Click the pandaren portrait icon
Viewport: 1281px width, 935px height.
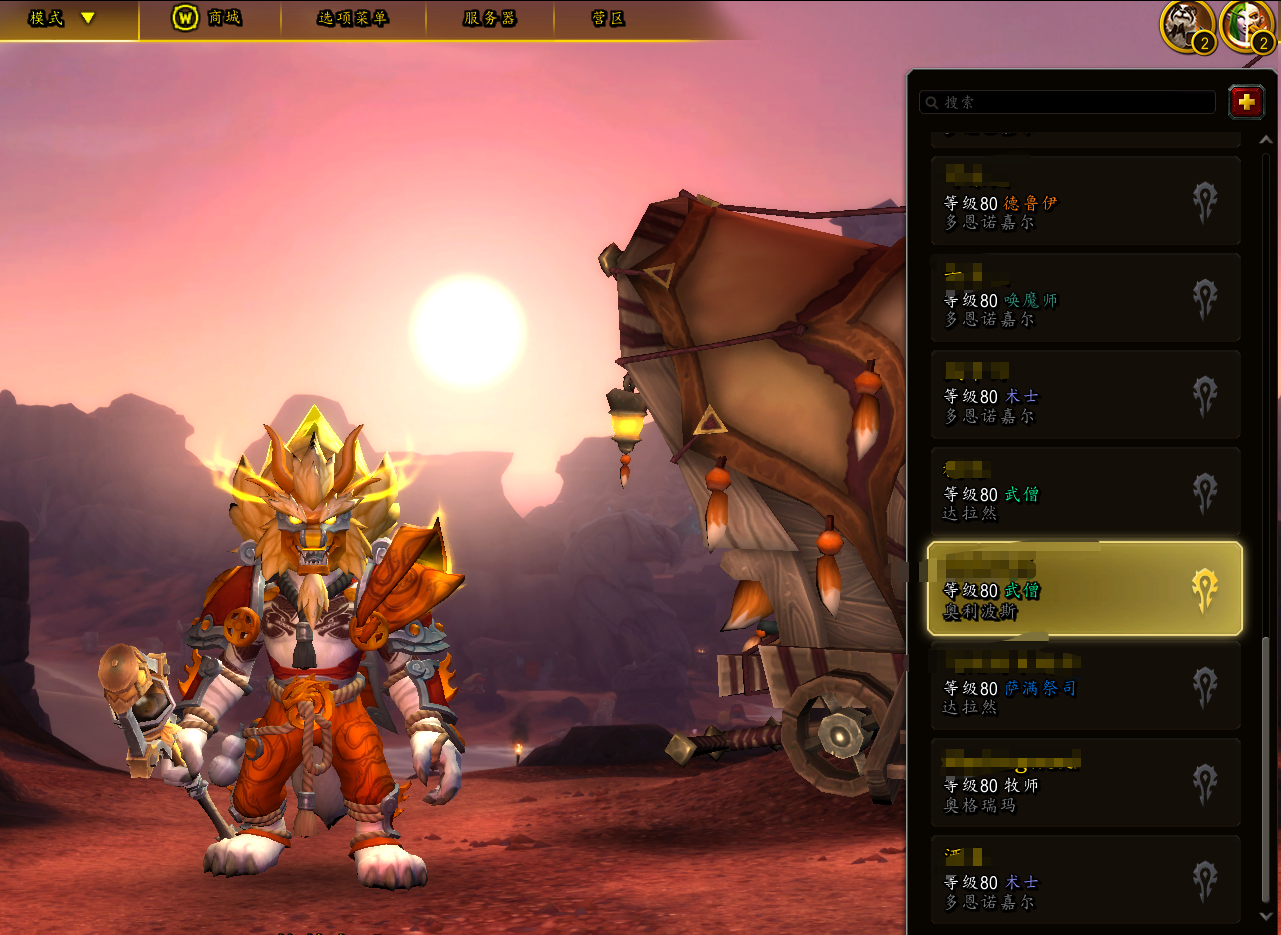click(x=1186, y=25)
